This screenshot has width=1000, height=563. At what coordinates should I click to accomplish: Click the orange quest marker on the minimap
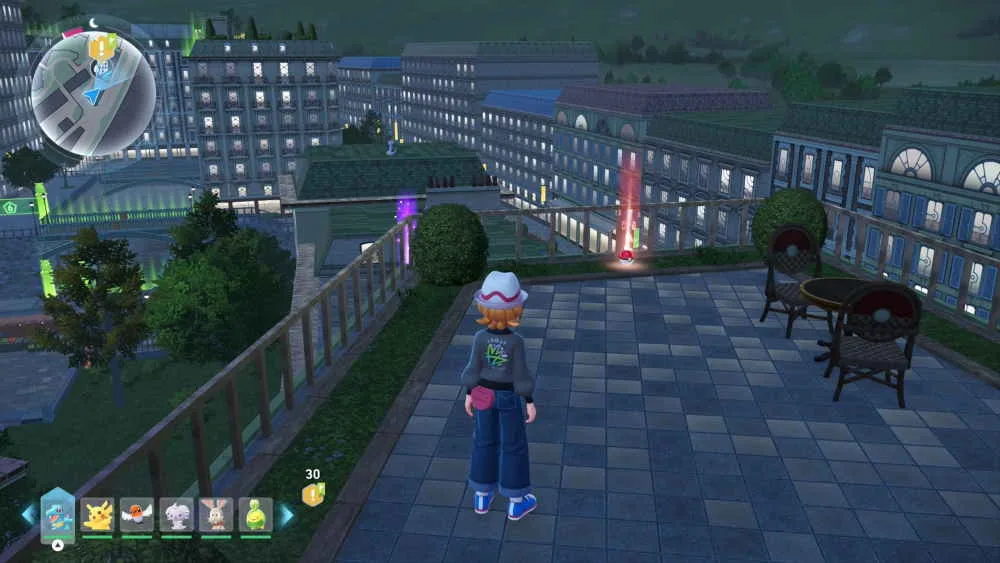pos(99,45)
